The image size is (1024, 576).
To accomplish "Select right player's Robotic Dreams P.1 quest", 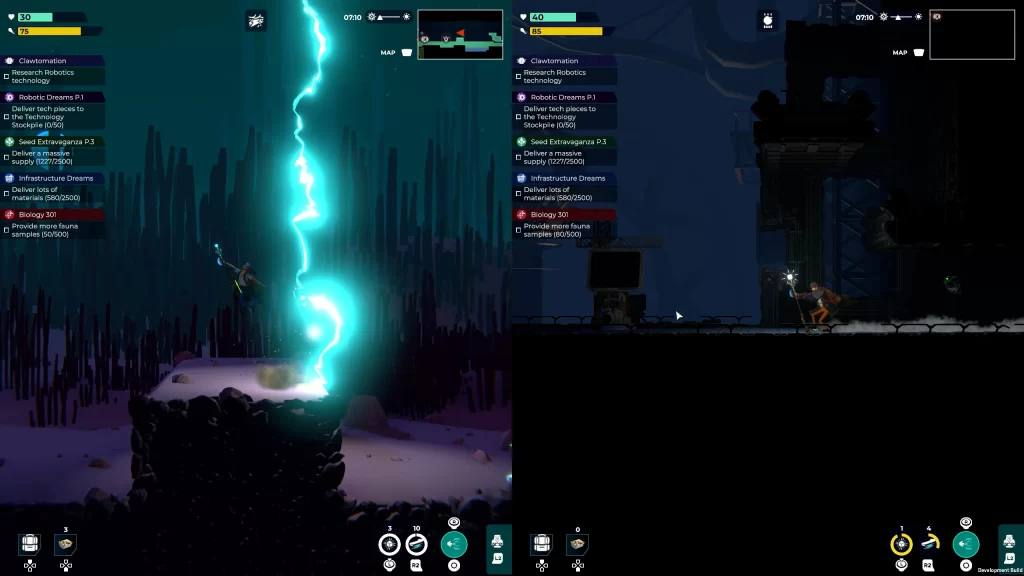I will click(567, 97).
